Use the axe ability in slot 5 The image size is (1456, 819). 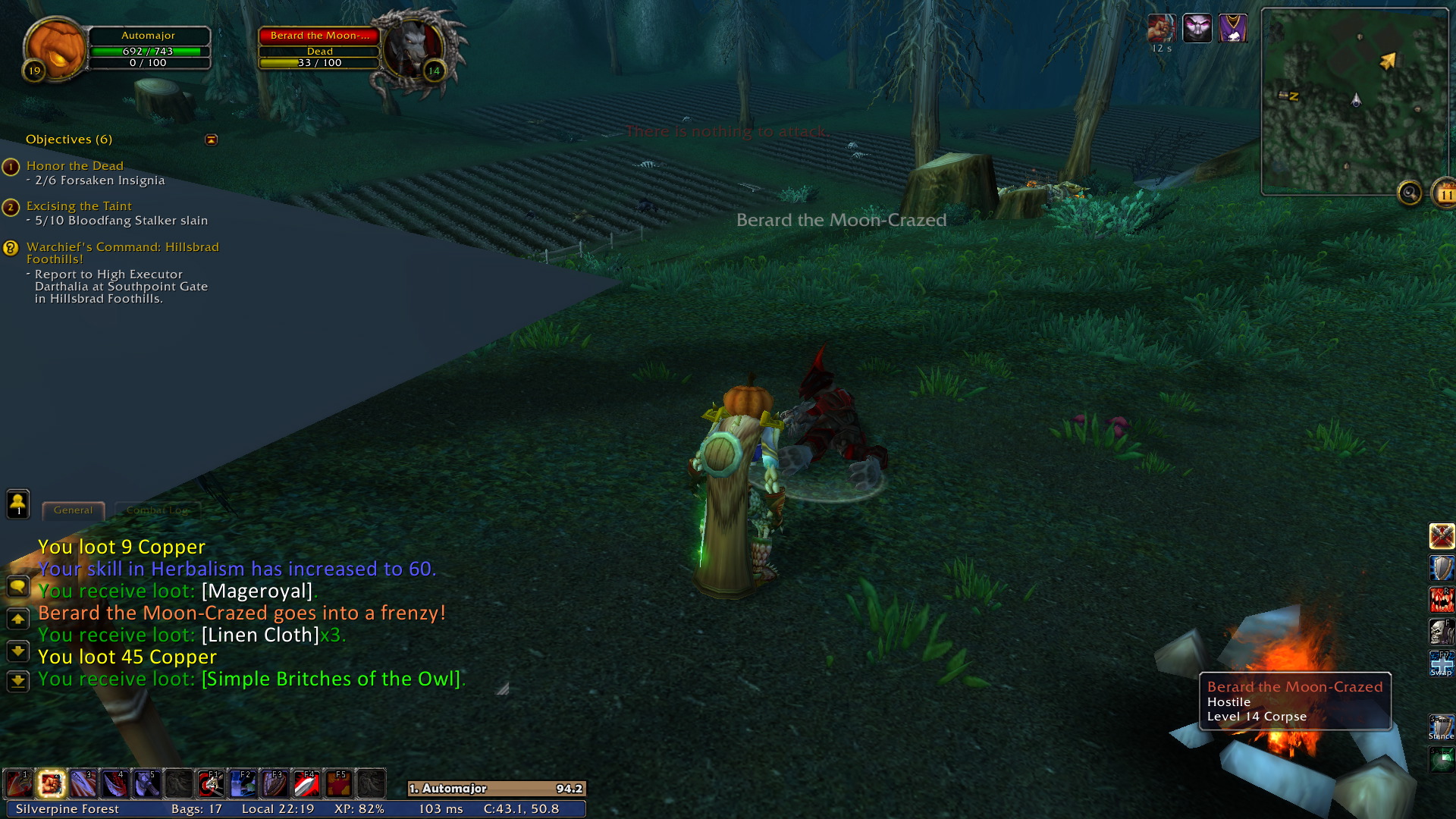point(146,784)
